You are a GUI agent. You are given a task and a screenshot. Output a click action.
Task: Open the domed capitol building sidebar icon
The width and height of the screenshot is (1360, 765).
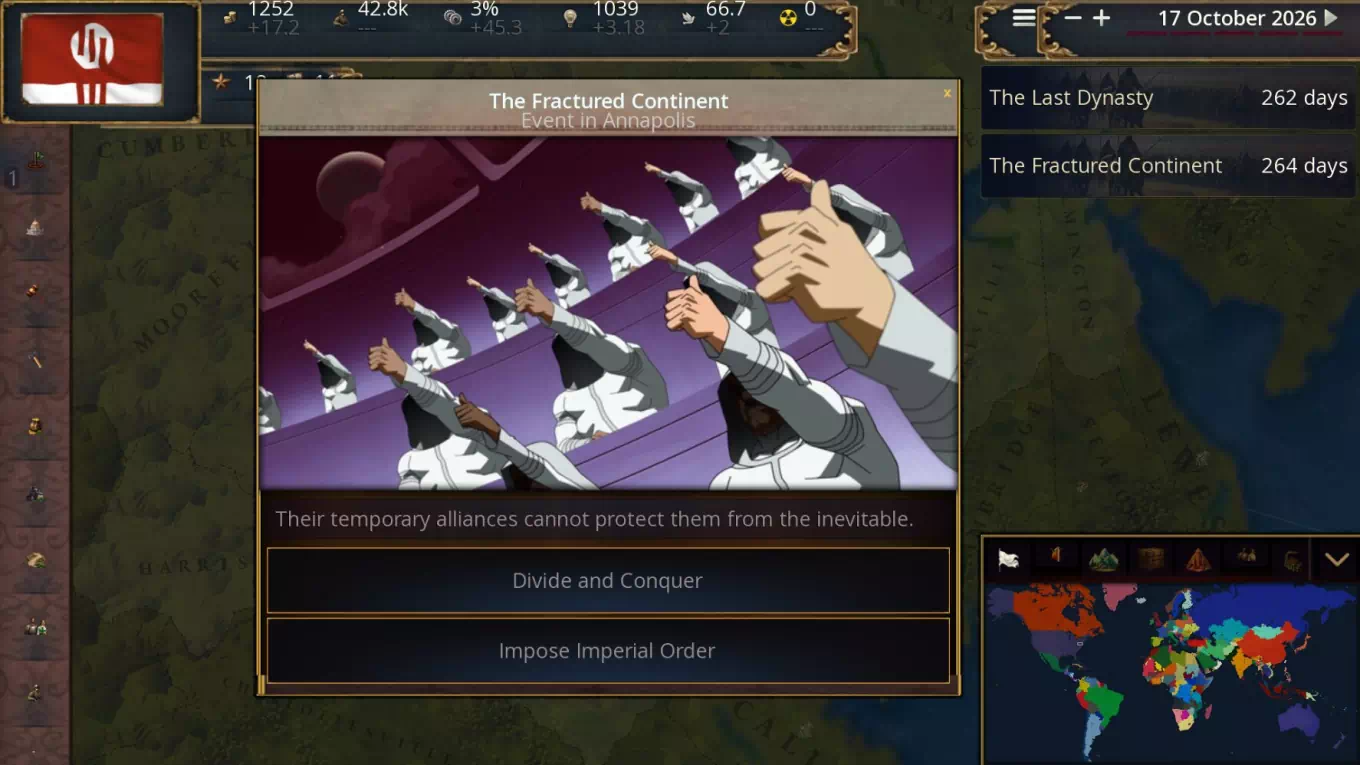[x=35, y=228]
